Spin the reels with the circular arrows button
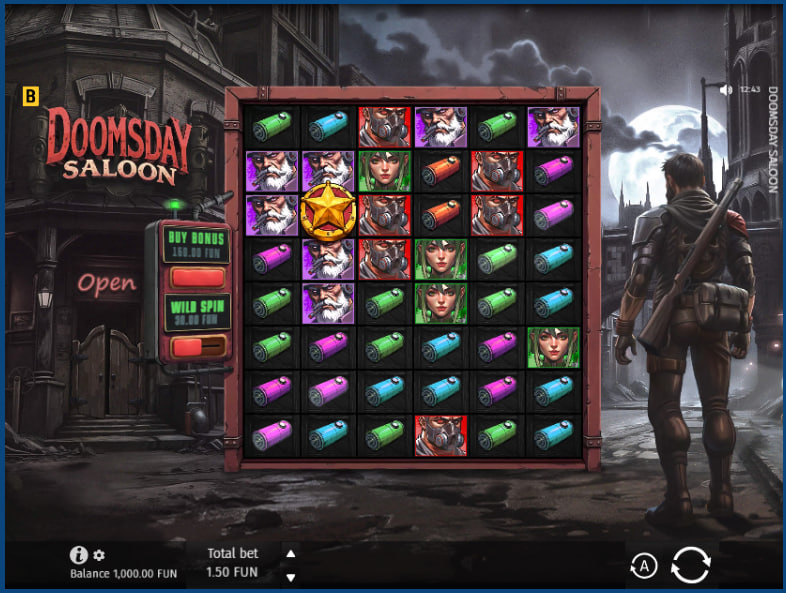 pyautogui.click(x=690, y=565)
